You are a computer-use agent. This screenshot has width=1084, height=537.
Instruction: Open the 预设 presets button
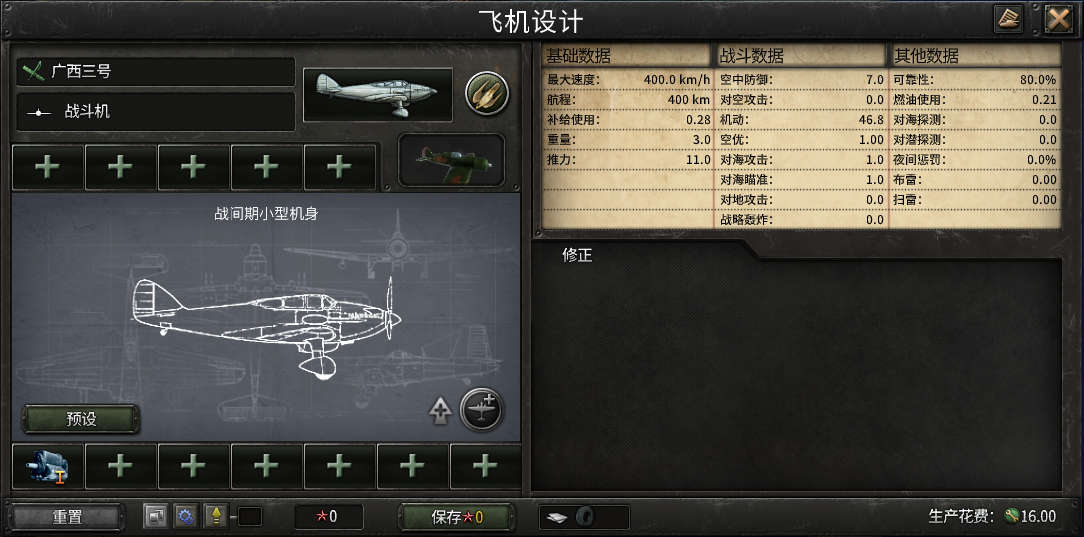click(81, 419)
